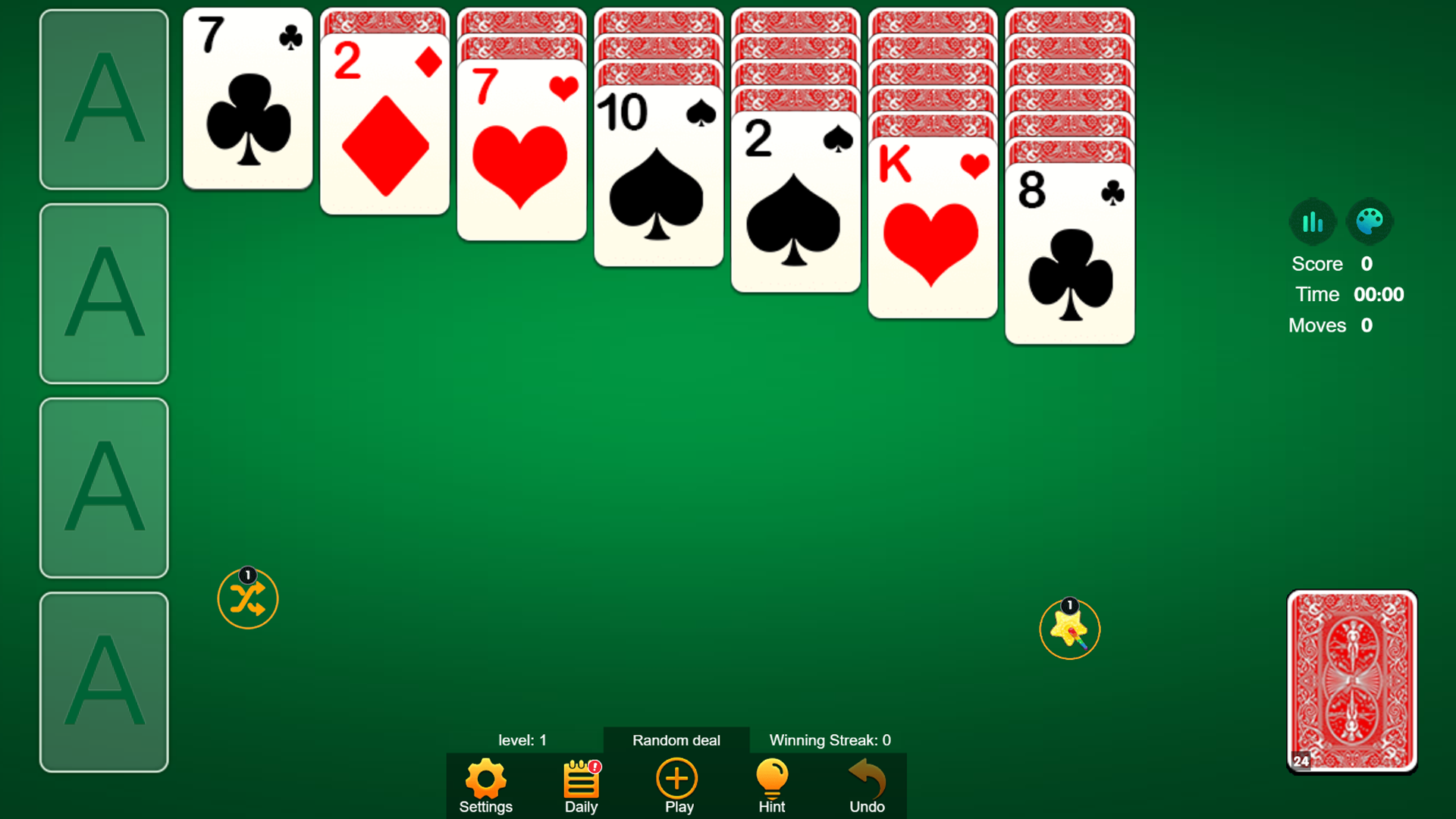
Task: Open the Daily challenges notepad icon
Action: pos(580,780)
